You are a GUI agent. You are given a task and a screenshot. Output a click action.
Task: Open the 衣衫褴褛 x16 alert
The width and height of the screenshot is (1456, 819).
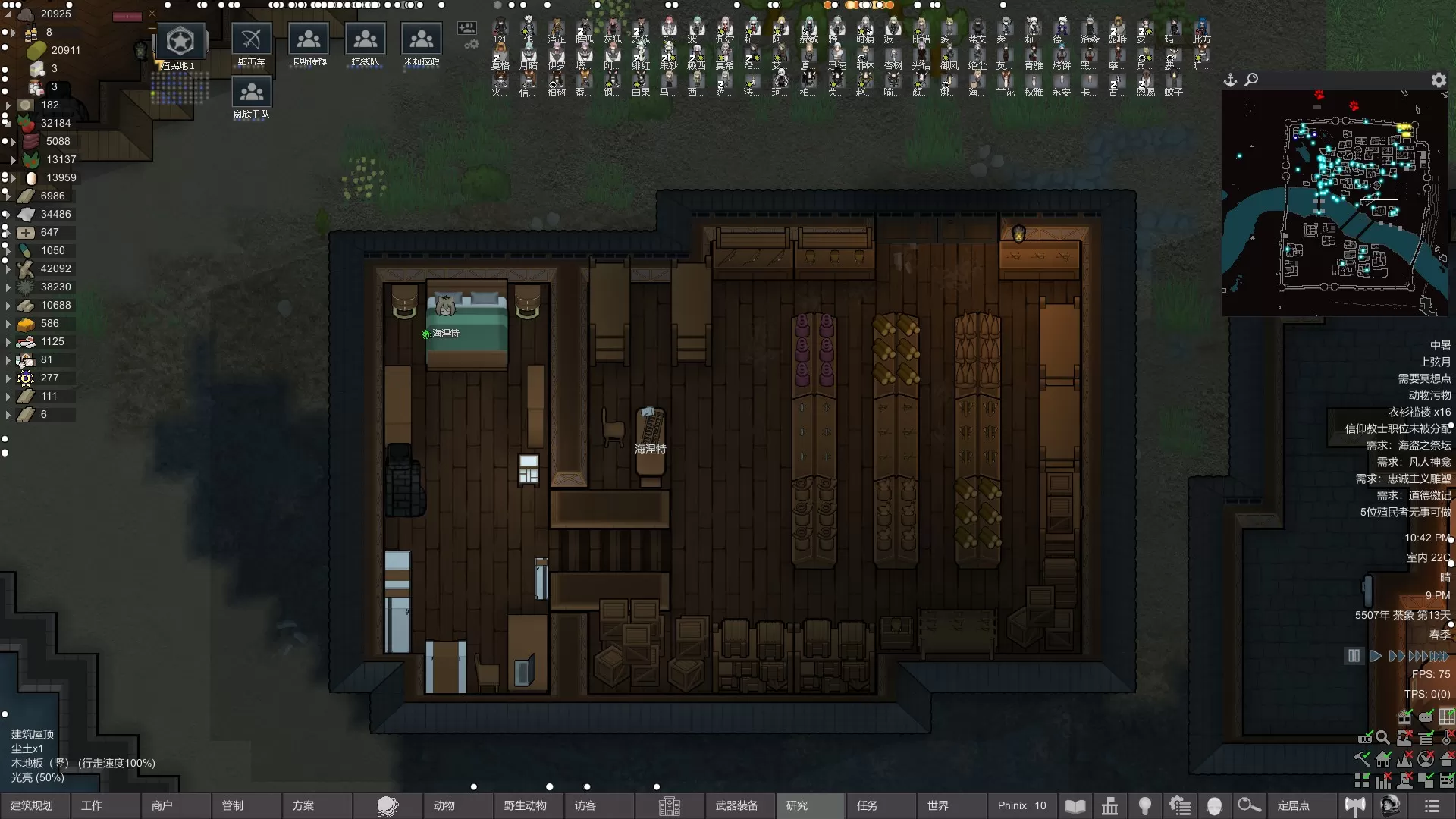pos(1419,412)
